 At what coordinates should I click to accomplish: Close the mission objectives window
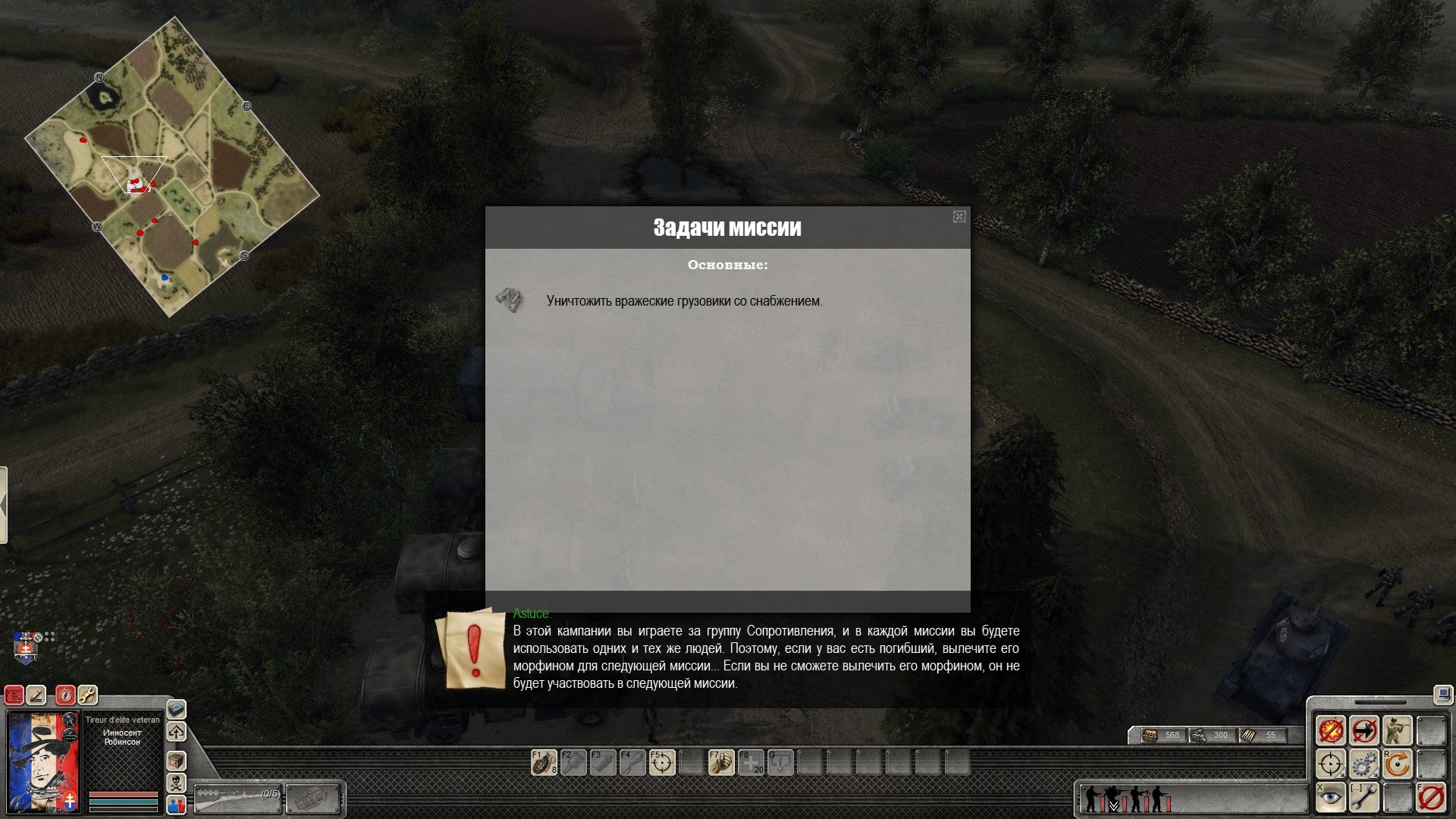click(x=959, y=217)
